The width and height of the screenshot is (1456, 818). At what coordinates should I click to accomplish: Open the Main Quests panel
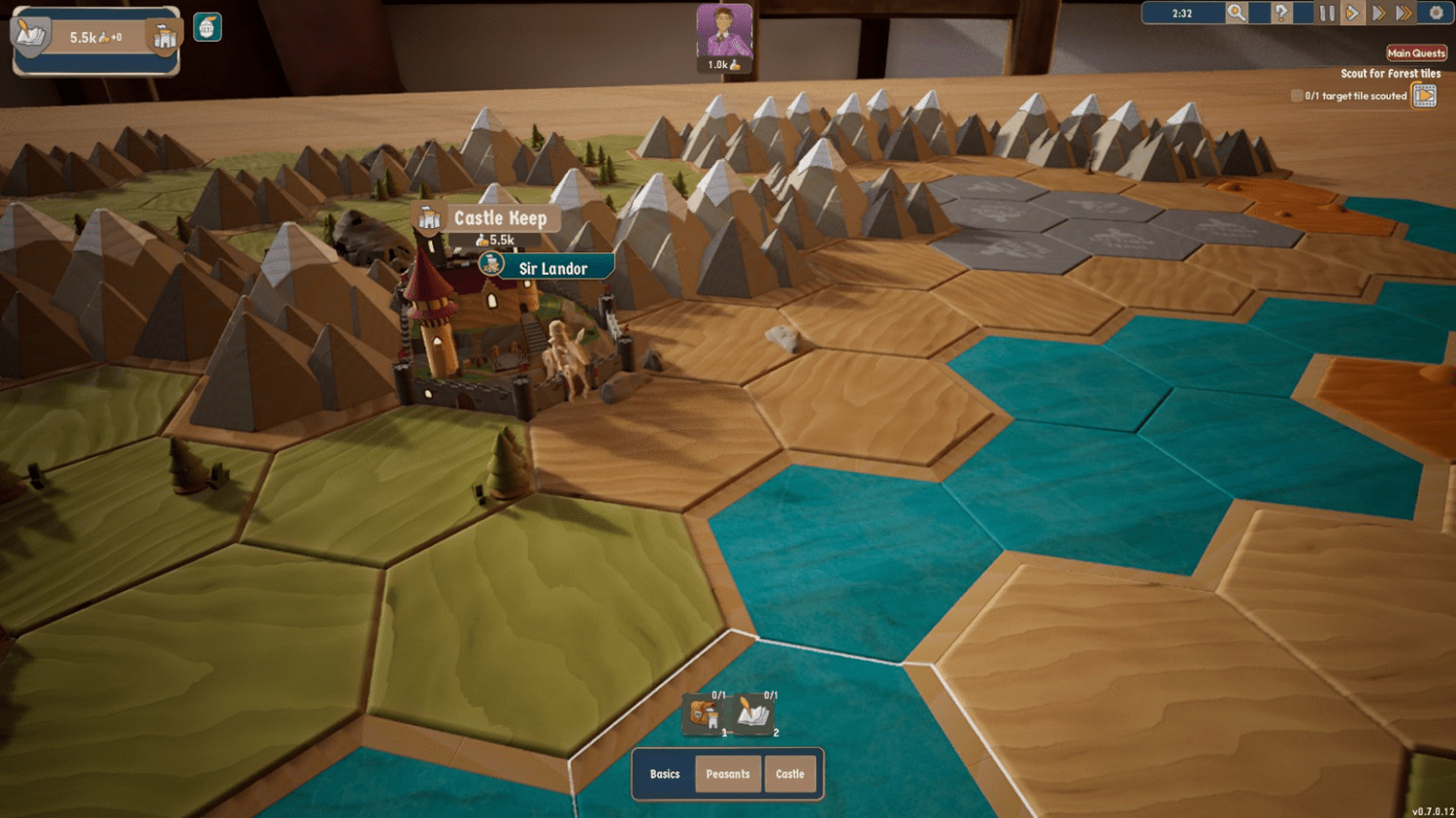(x=1416, y=53)
